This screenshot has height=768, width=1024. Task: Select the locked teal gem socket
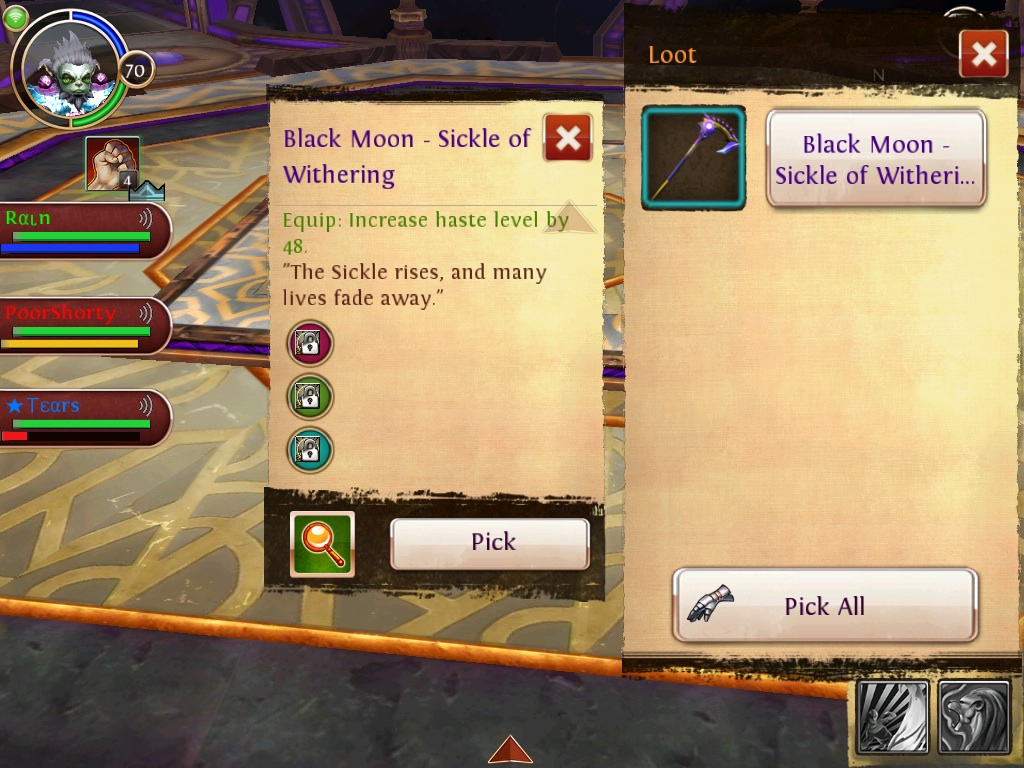310,450
